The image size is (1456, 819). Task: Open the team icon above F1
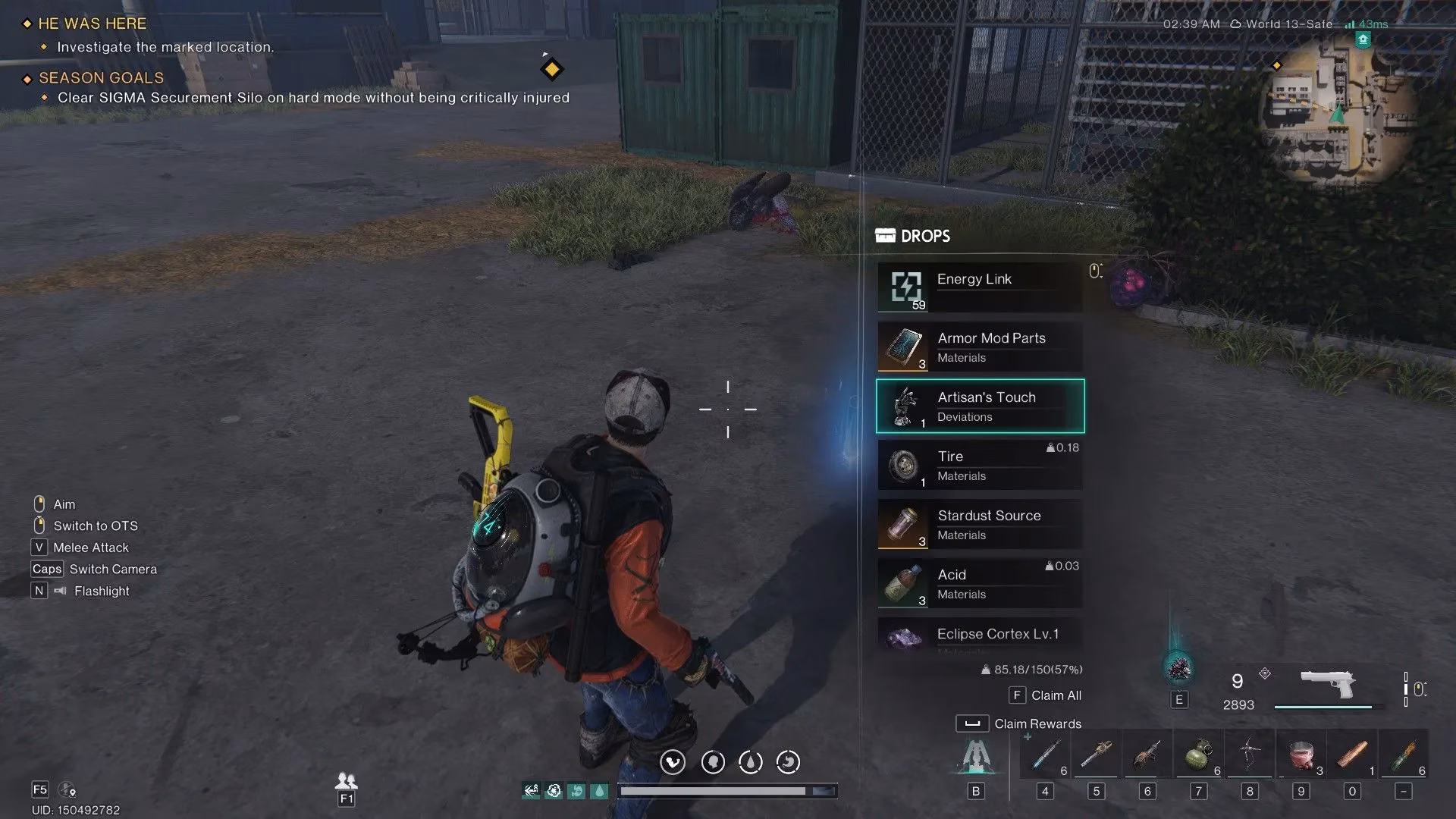click(346, 780)
